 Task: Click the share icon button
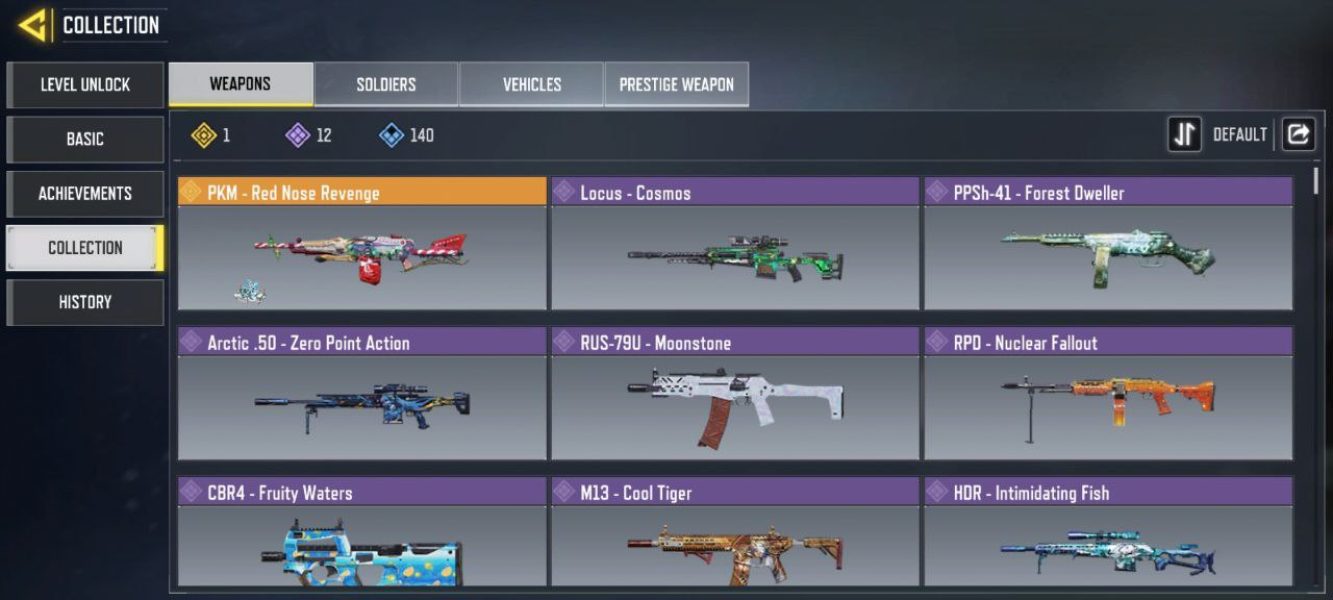click(1298, 135)
